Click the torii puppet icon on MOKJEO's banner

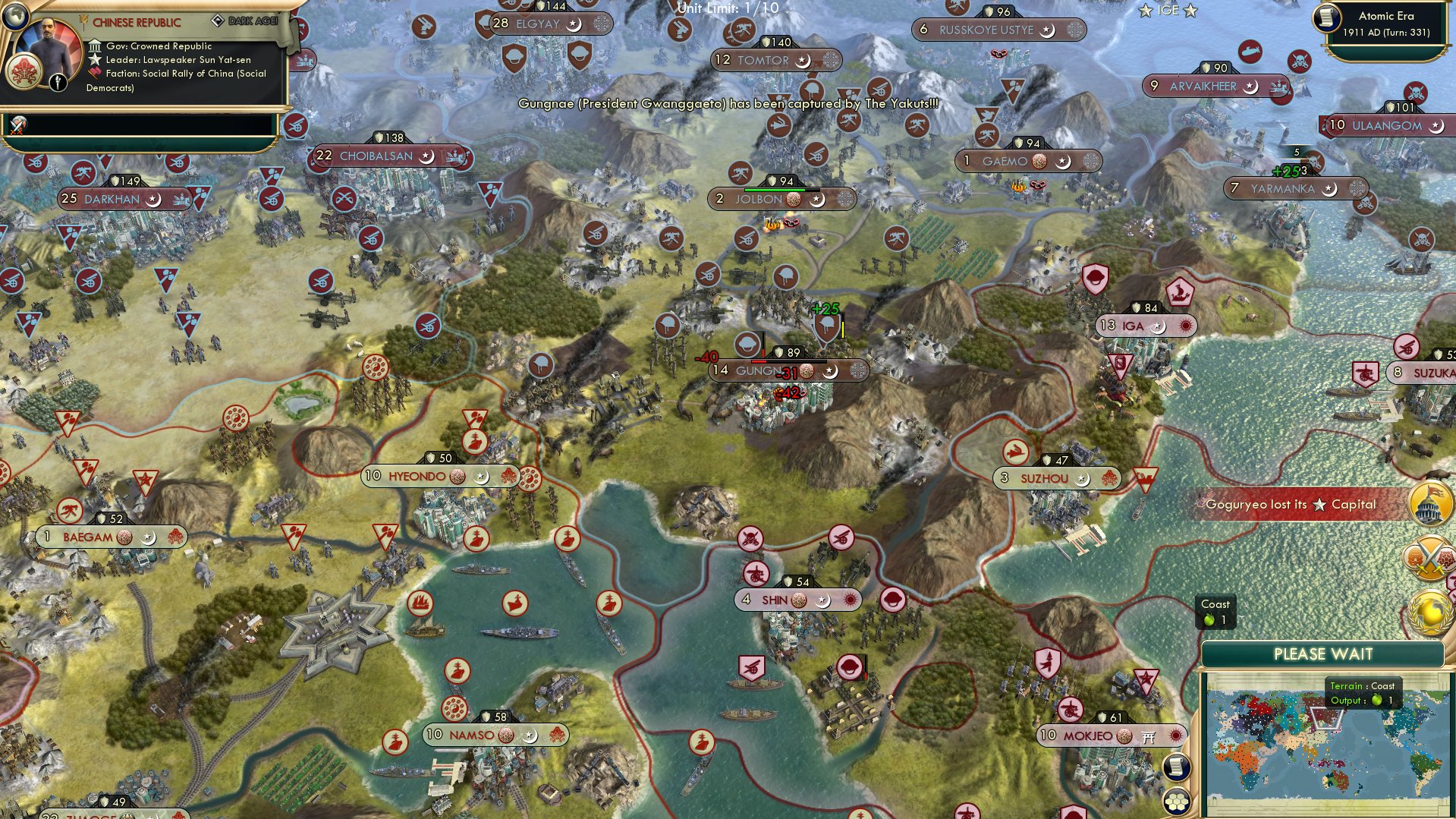coord(1147,736)
